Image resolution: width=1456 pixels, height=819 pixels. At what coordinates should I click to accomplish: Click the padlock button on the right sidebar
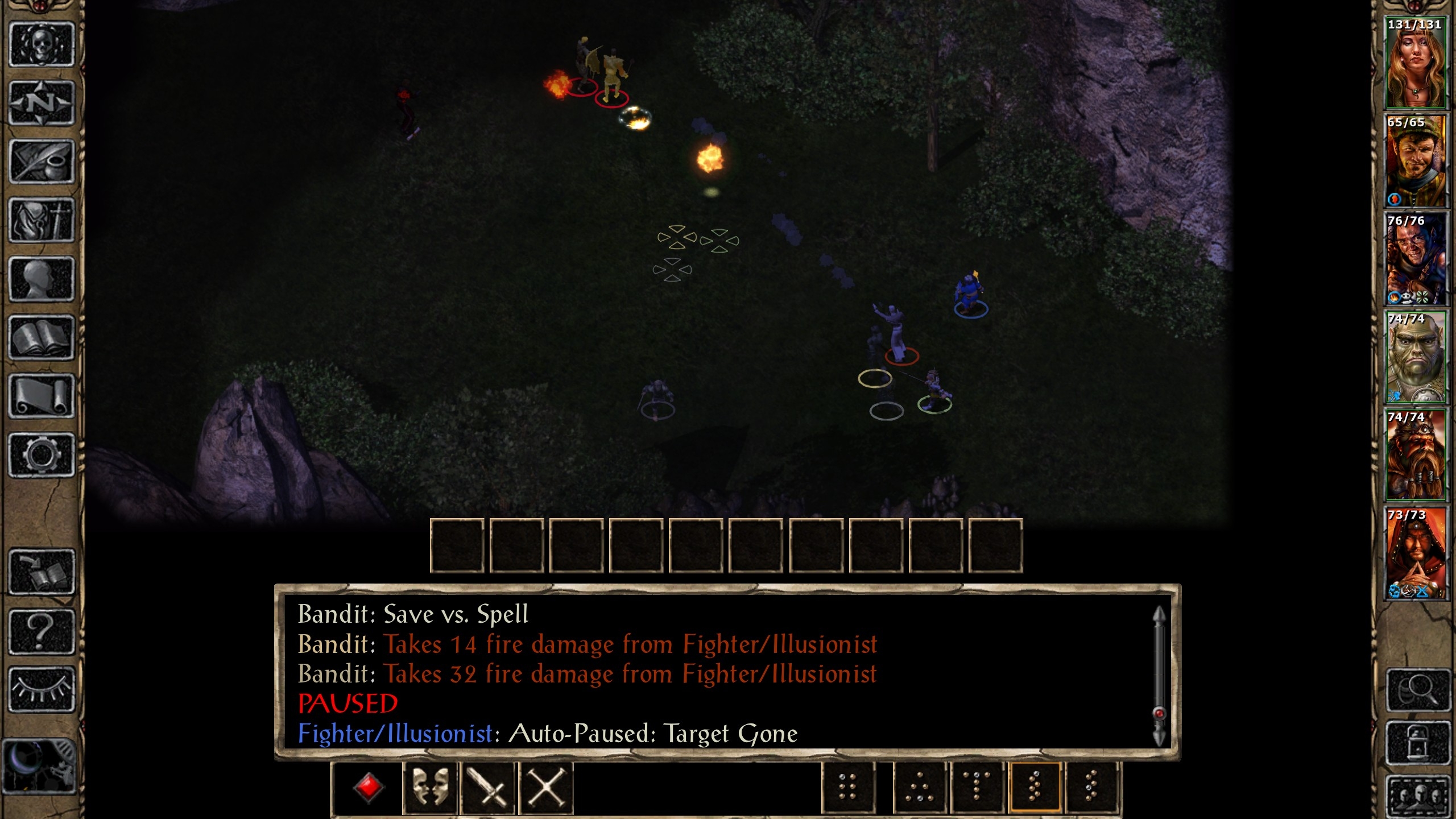[1417, 743]
